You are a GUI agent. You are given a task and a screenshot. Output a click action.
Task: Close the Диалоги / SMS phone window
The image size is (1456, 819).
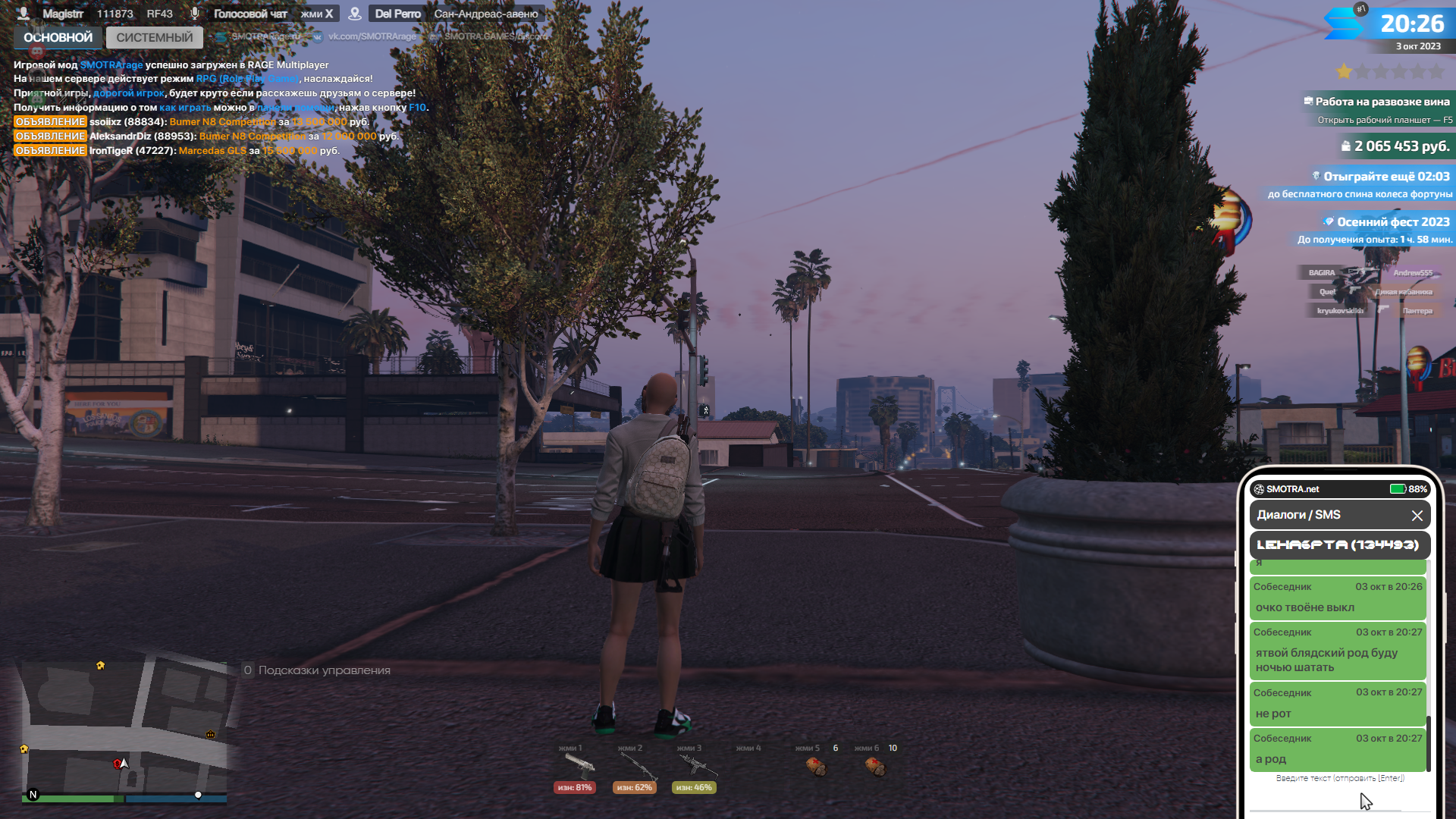point(1417,516)
